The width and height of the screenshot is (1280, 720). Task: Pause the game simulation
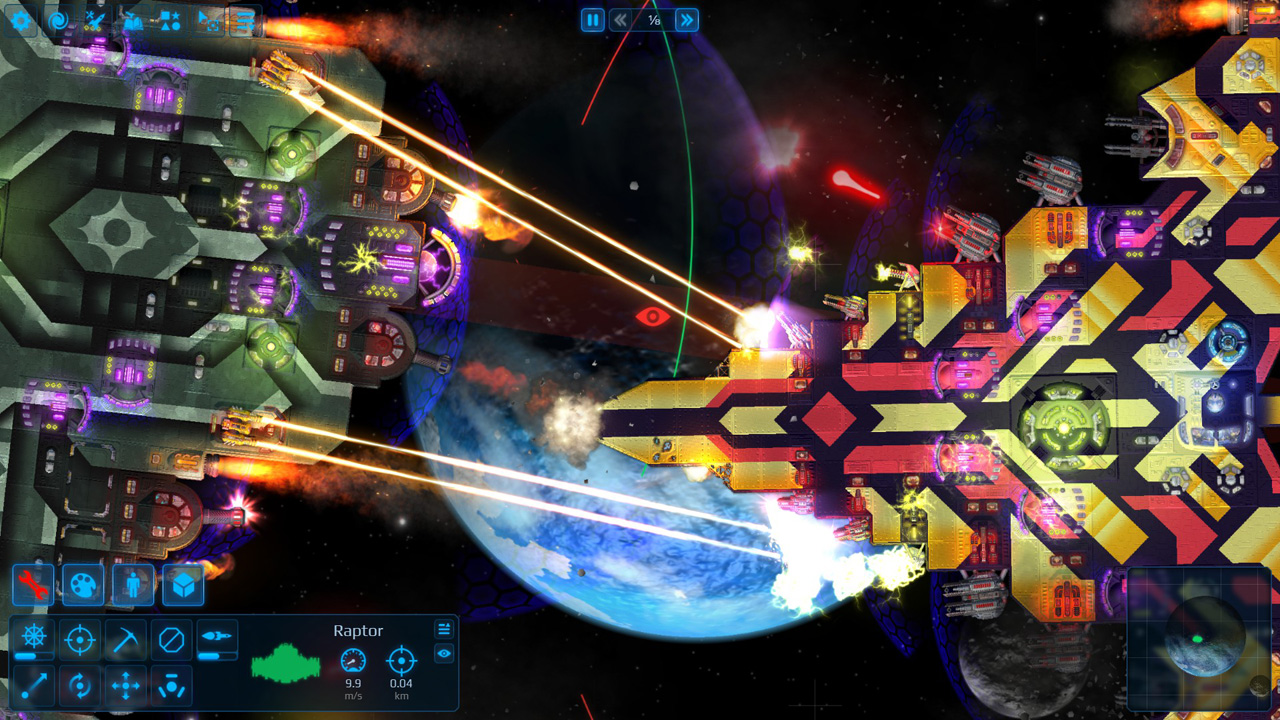pos(593,20)
